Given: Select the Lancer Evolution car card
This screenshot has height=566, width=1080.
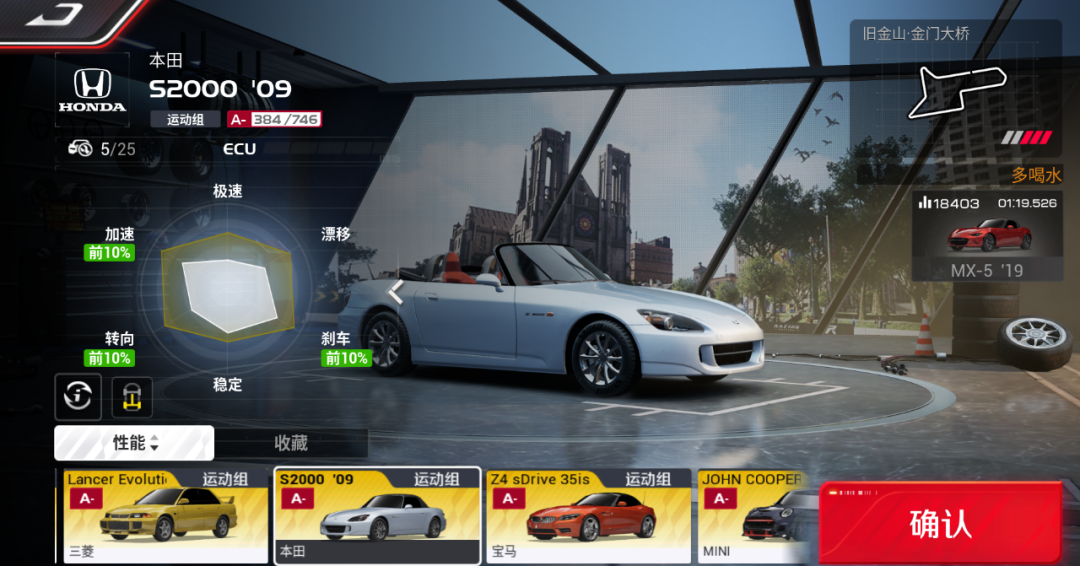Looking at the screenshot, I should coord(165,515).
